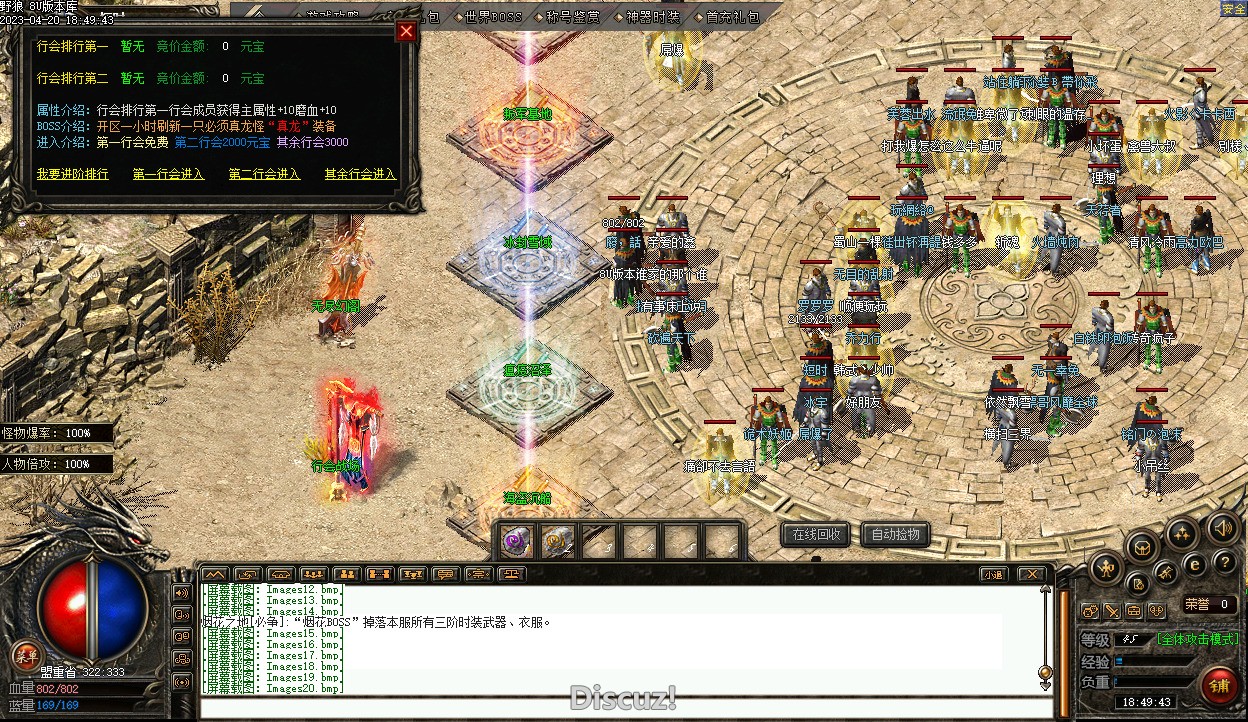Click the 在线回收 button
The image size is (1248, 722).
(816, 535)
